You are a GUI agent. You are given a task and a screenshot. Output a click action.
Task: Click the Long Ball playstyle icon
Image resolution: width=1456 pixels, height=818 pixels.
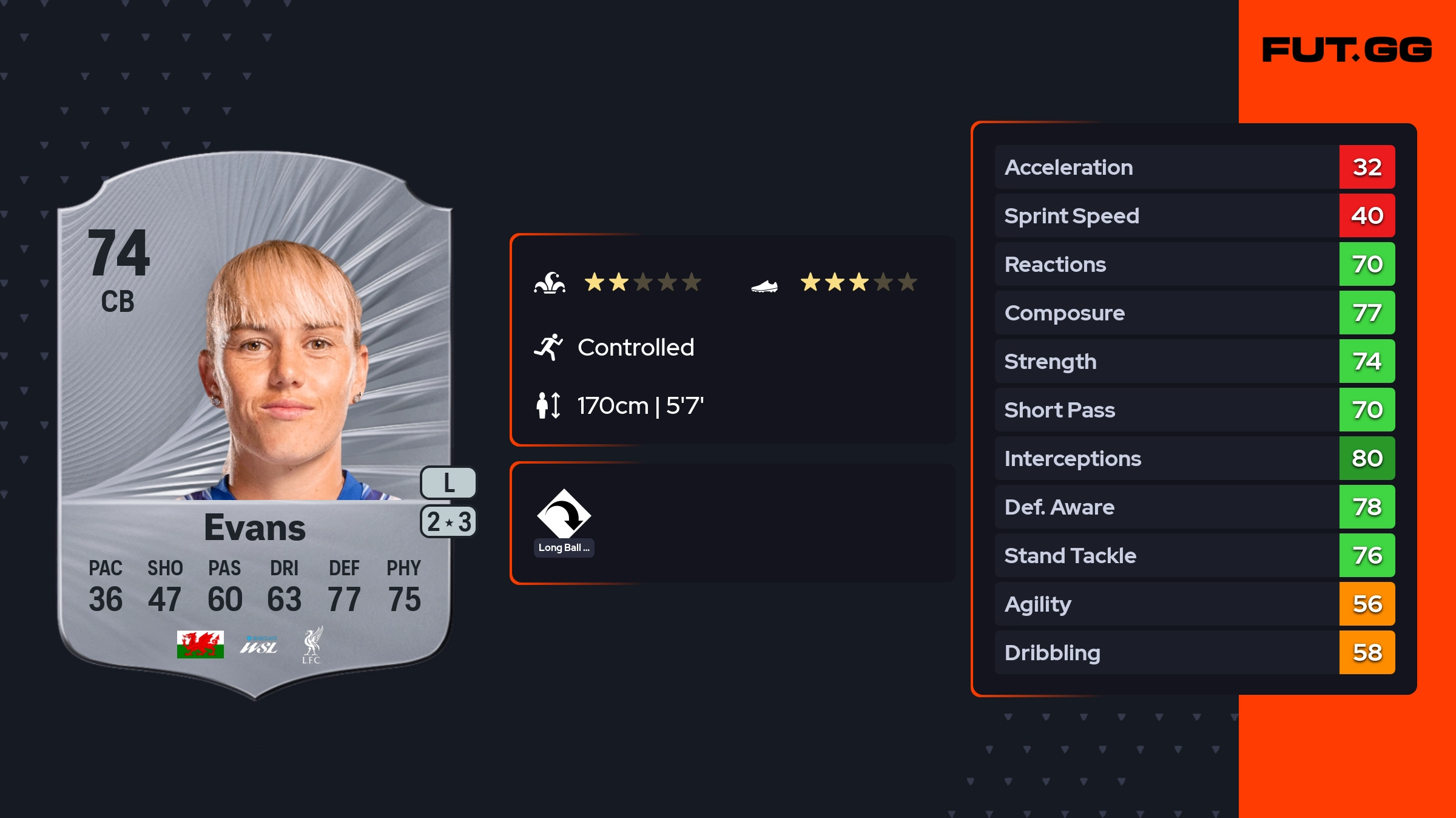tap(564, 514)
